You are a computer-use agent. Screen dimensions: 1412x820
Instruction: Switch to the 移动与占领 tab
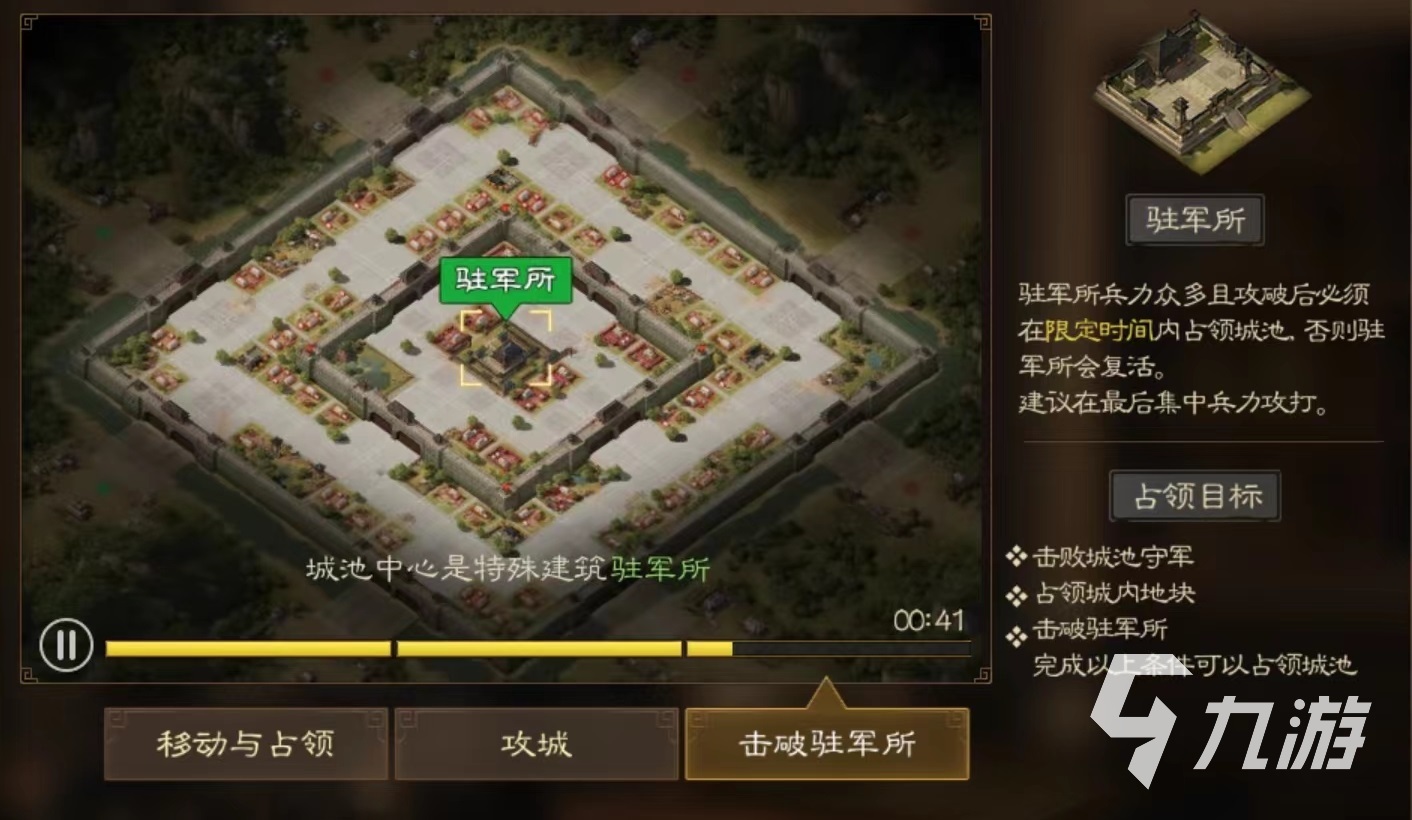click(x=245, y=745)
